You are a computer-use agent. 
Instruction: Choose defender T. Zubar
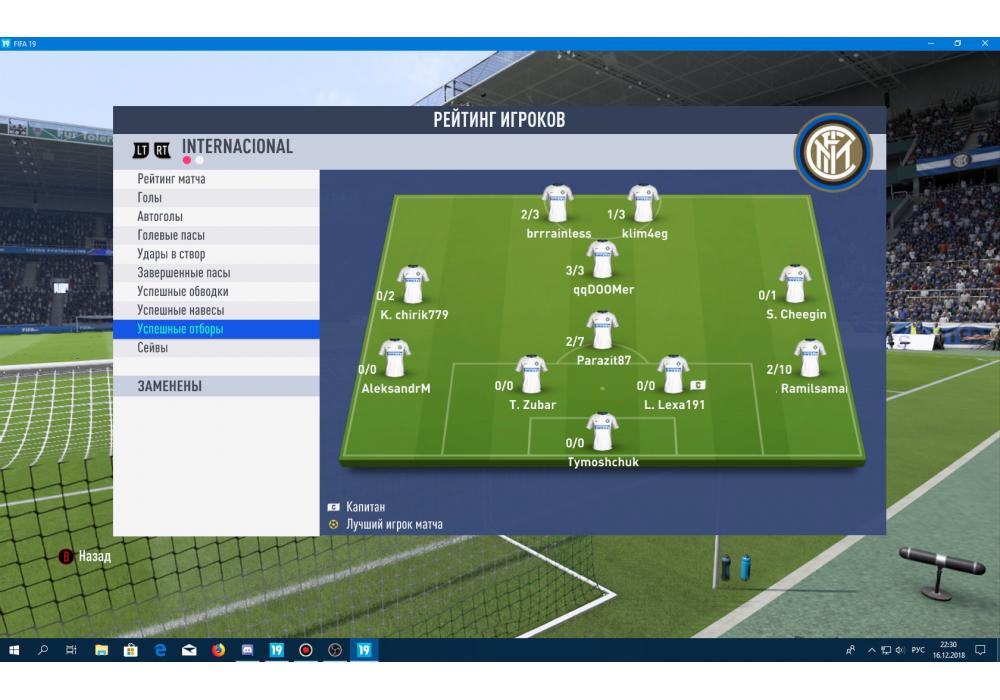click(x=531, y=375)
